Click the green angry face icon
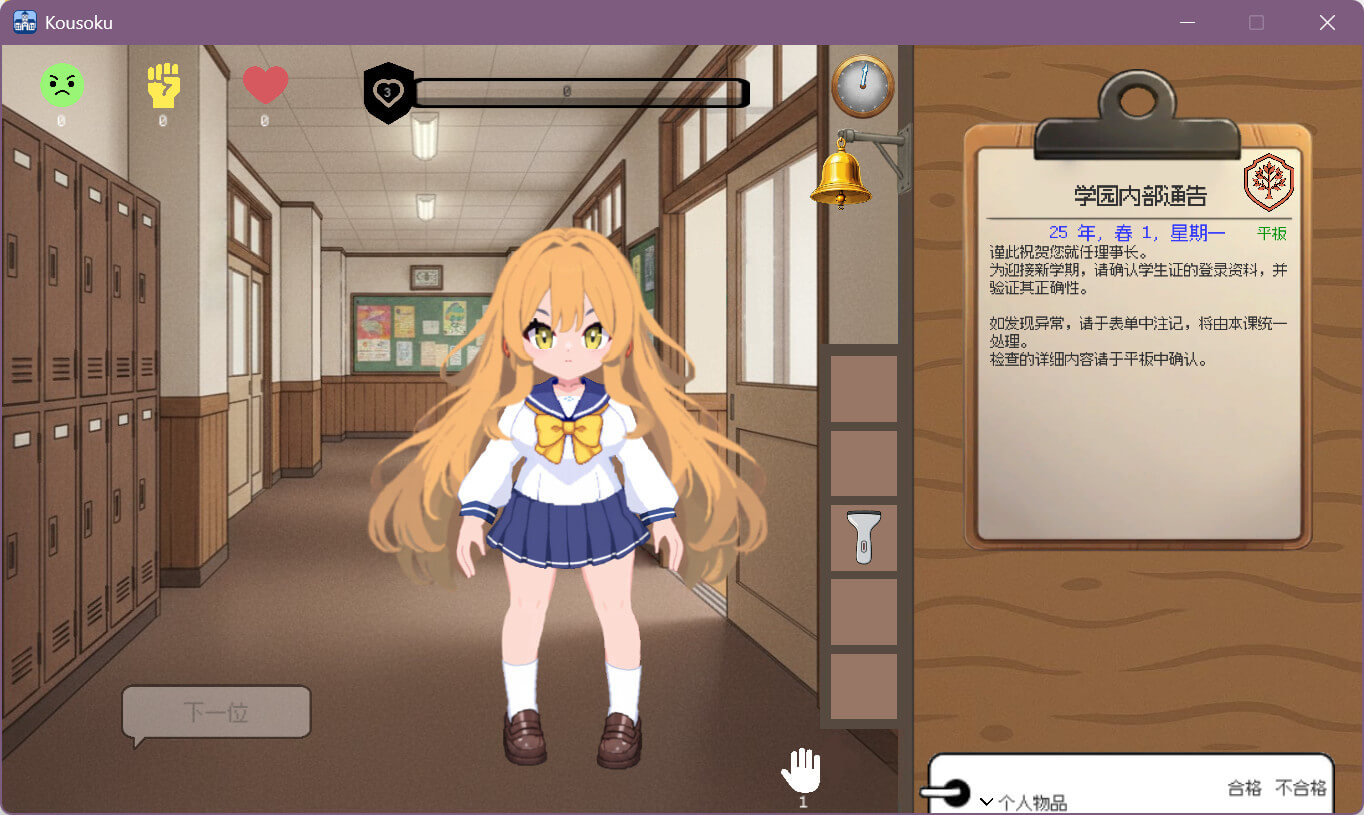1364x815 pixels. [62, 85]
